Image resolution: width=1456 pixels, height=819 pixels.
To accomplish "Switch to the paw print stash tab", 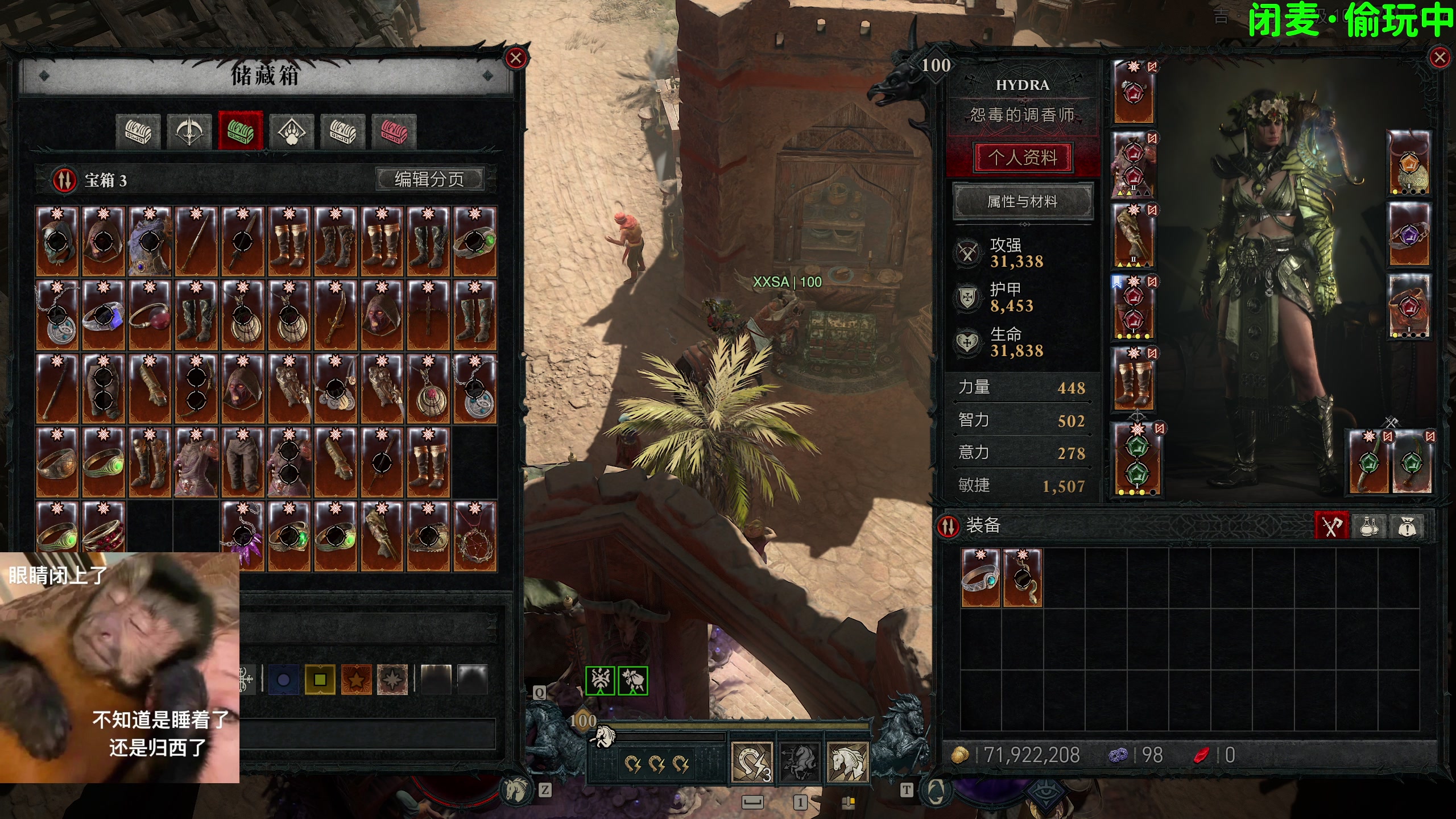I will click(x=291, y=131).
